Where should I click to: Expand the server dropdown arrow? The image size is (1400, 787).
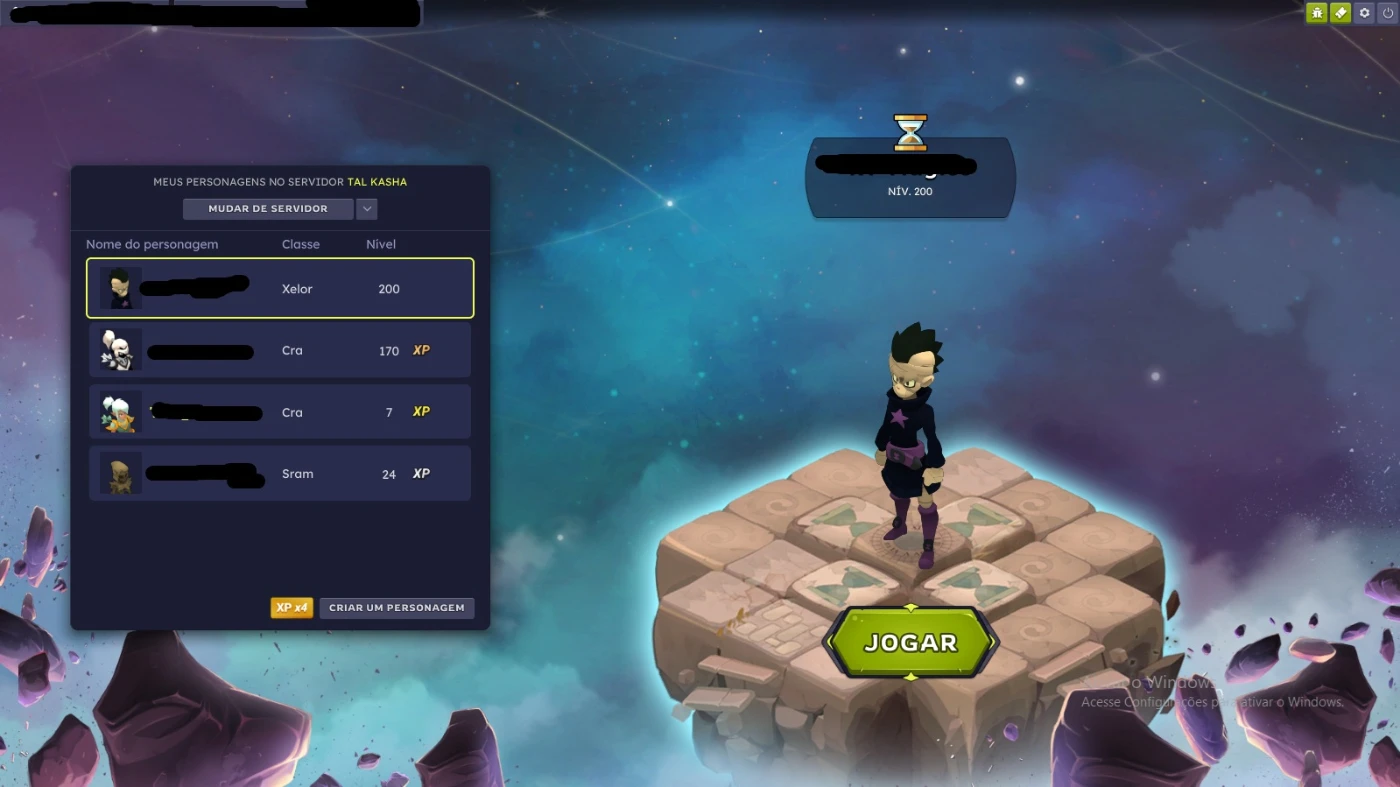pos(367,209)
